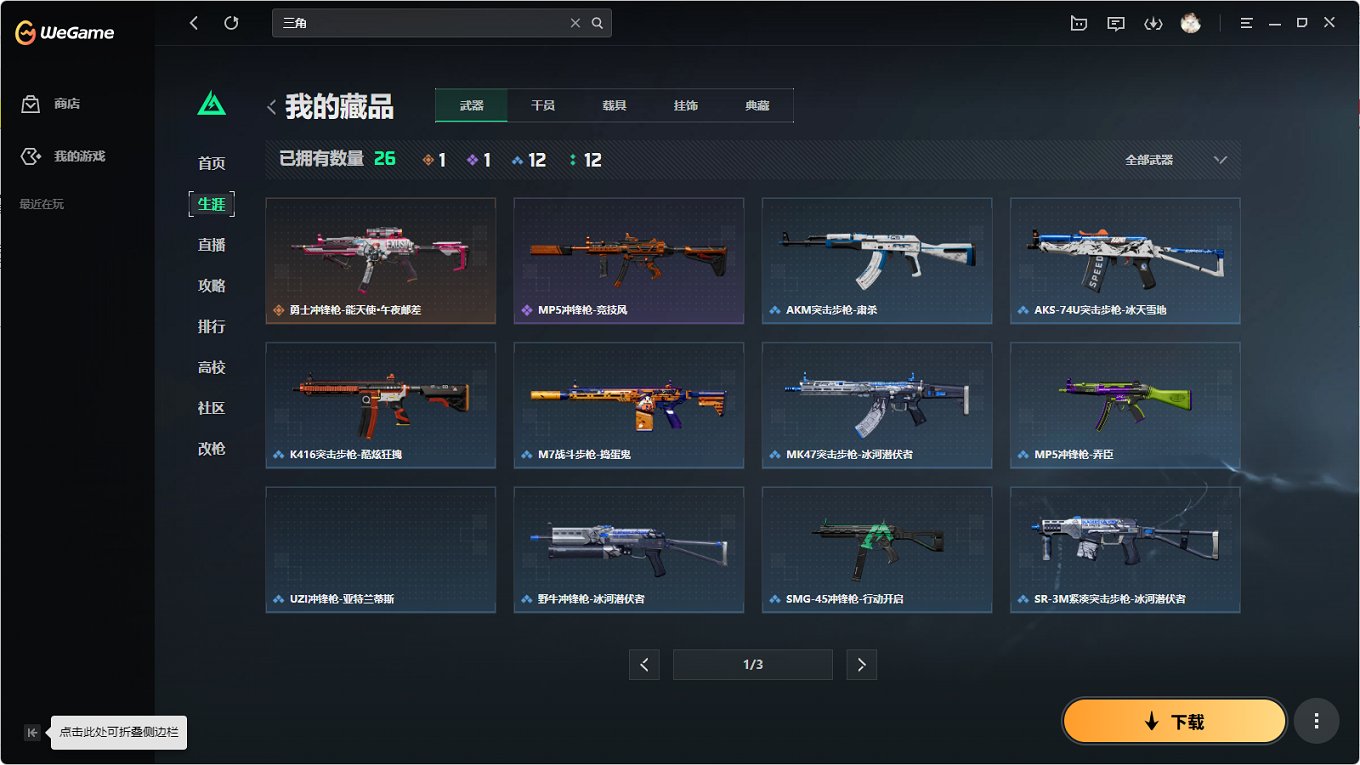Open the download manager icon

click(1153, 22)
